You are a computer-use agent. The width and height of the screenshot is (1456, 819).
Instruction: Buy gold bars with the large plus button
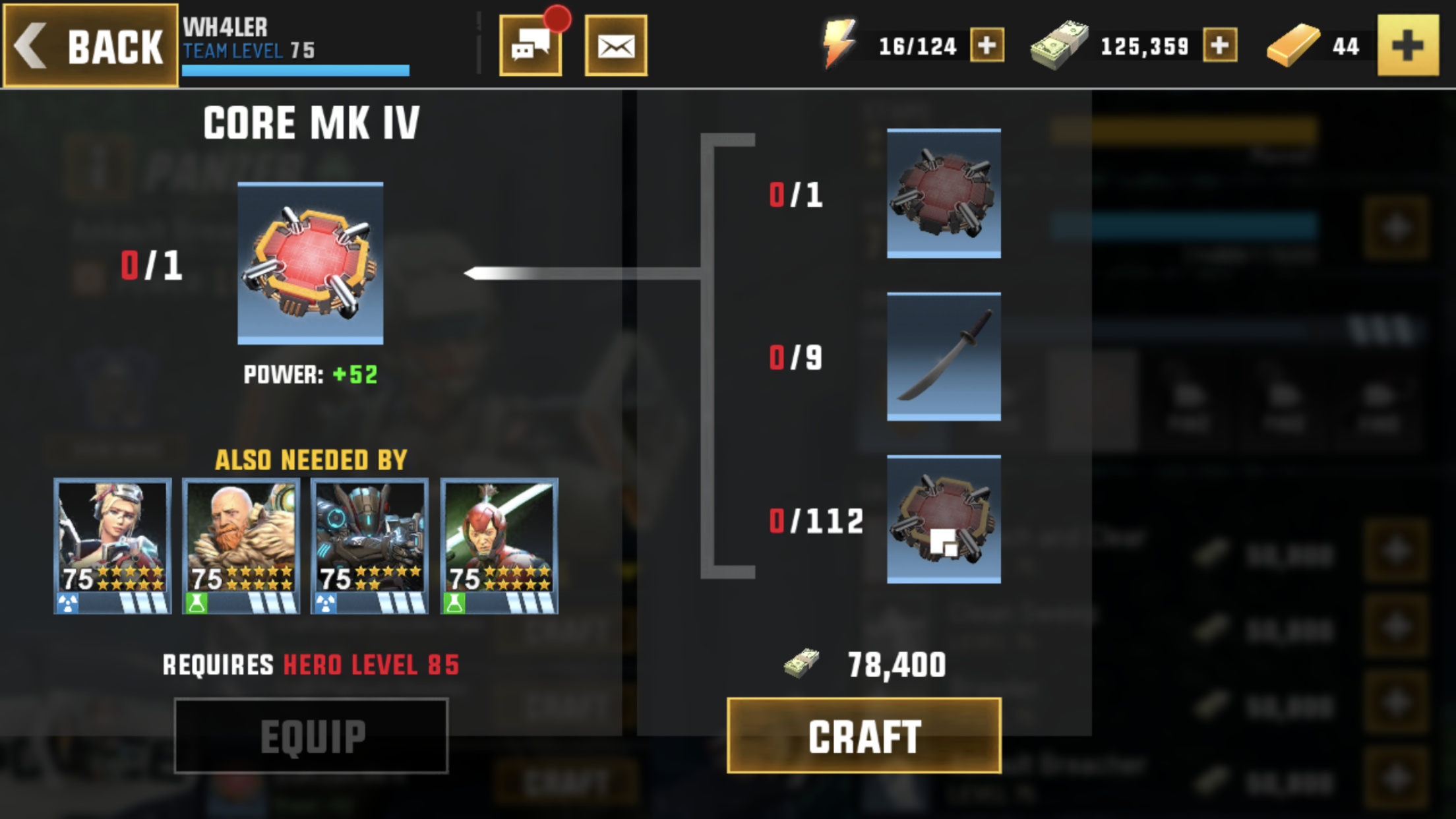[x=1408, y=45]
